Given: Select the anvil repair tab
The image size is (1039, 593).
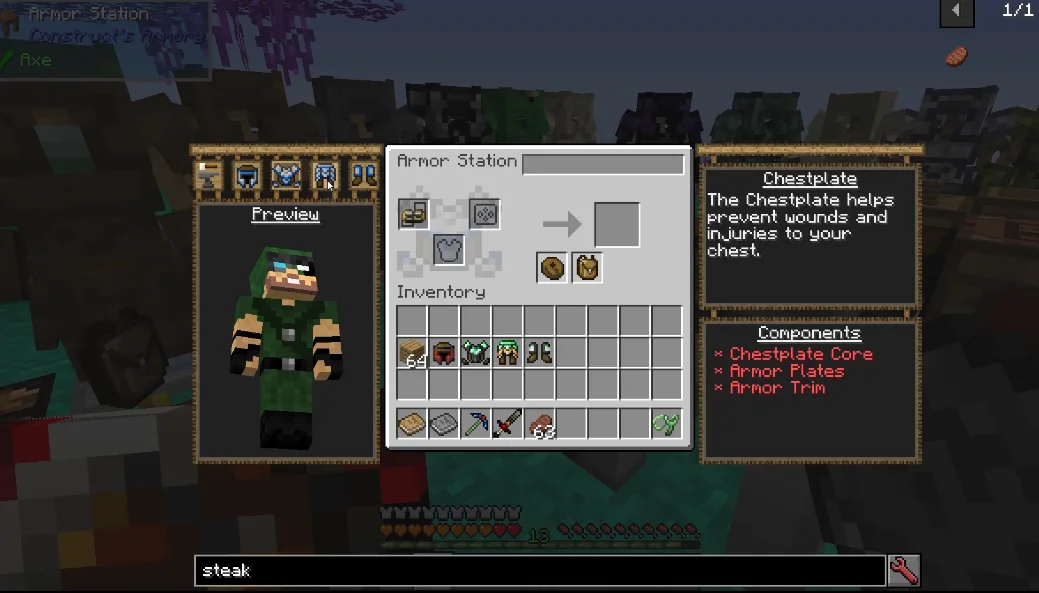Looking at the screenshot, I should pyautogui.click(x=209, y=176).
